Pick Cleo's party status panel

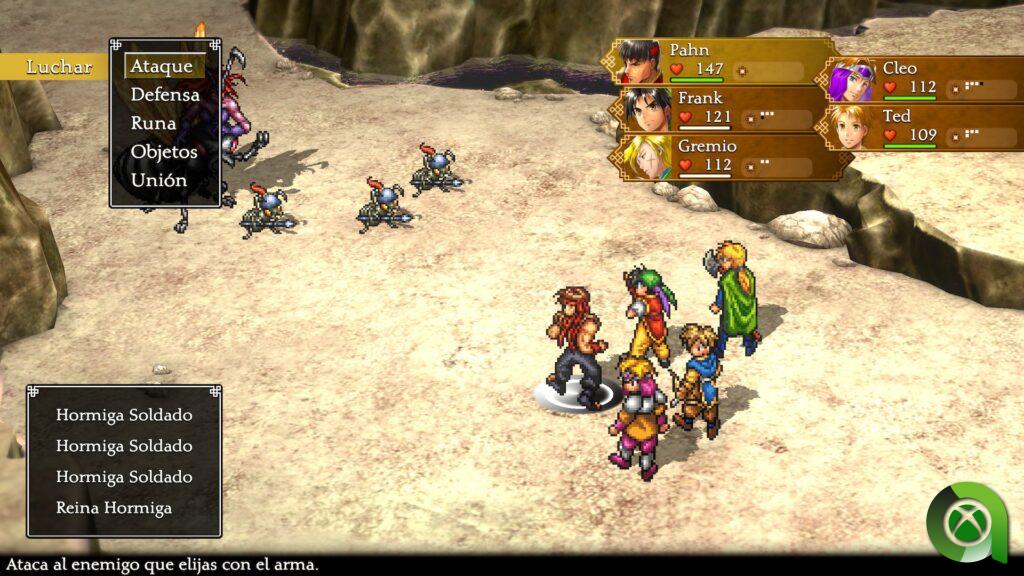(925, 79)
